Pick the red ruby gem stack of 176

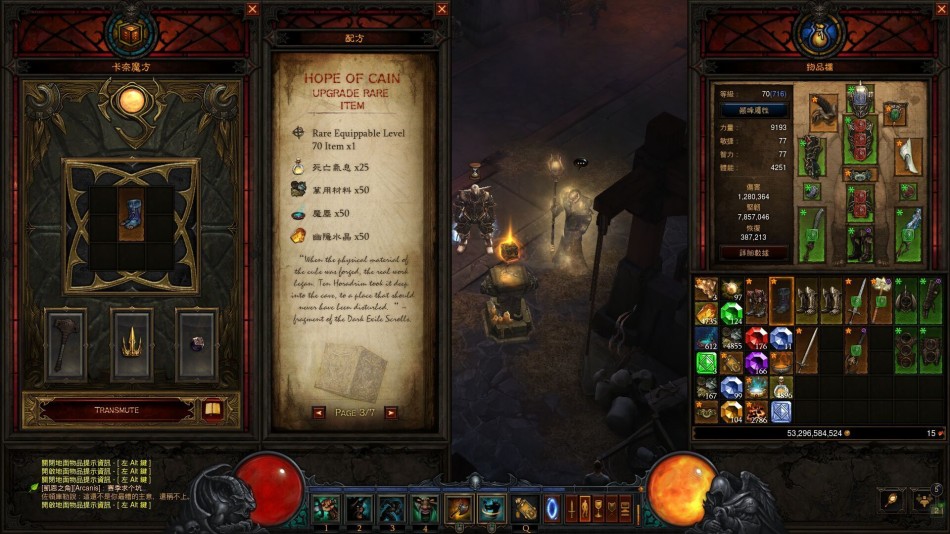756,338
